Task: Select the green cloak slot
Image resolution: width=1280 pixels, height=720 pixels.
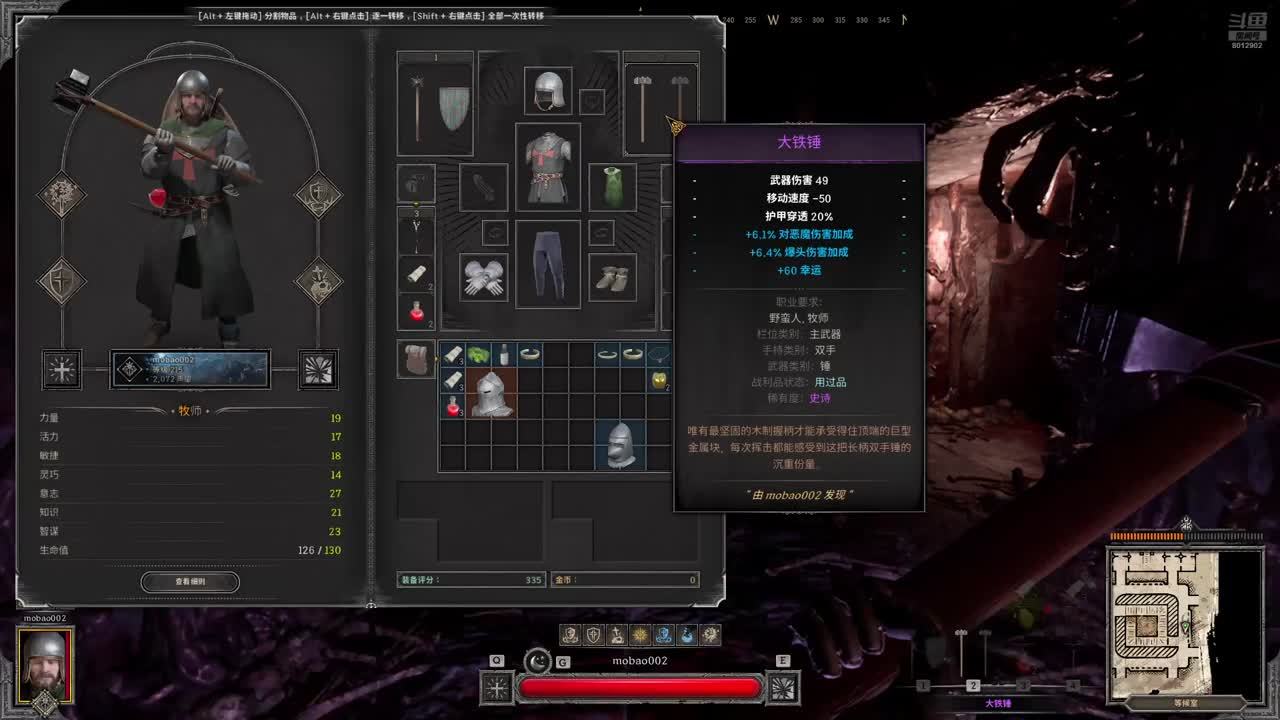Action: [x=612, y=186]
